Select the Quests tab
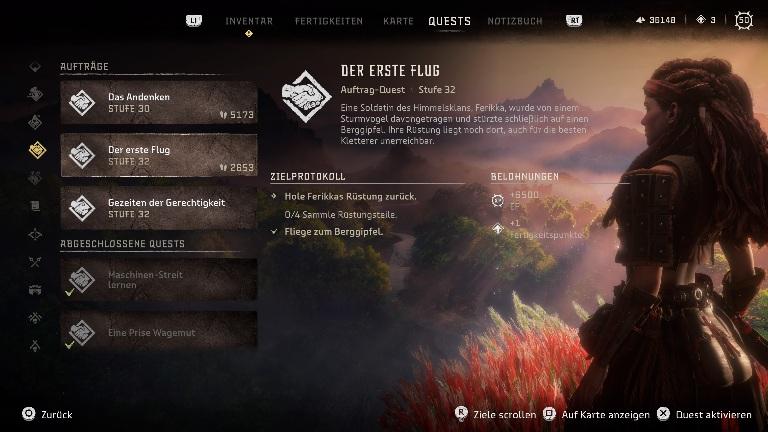Image resolution: width=768 pixels, height=432 pixels. (x=449, y=21)
